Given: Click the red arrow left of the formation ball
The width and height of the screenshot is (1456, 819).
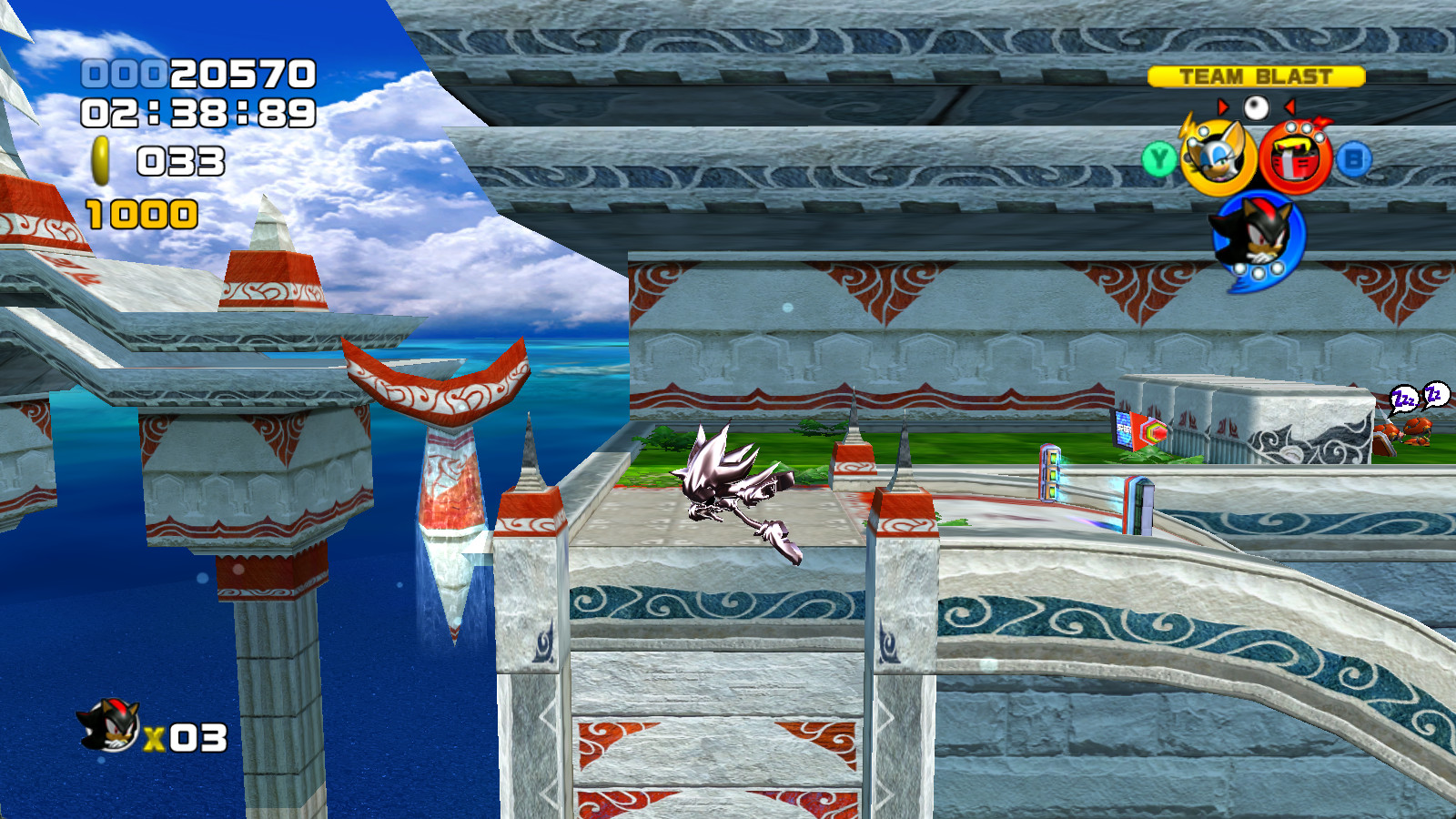Looking at the screenshot, I should 1223,106.
